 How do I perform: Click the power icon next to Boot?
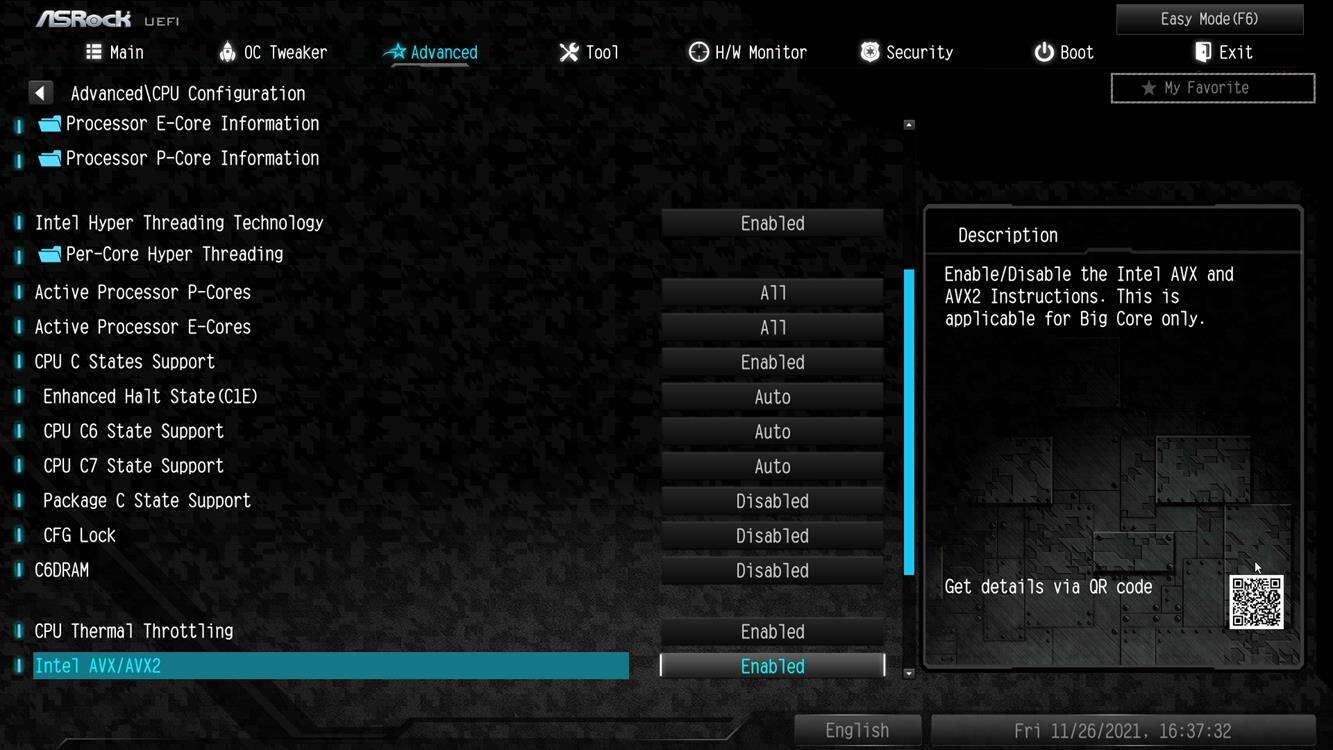(1041, 51)
